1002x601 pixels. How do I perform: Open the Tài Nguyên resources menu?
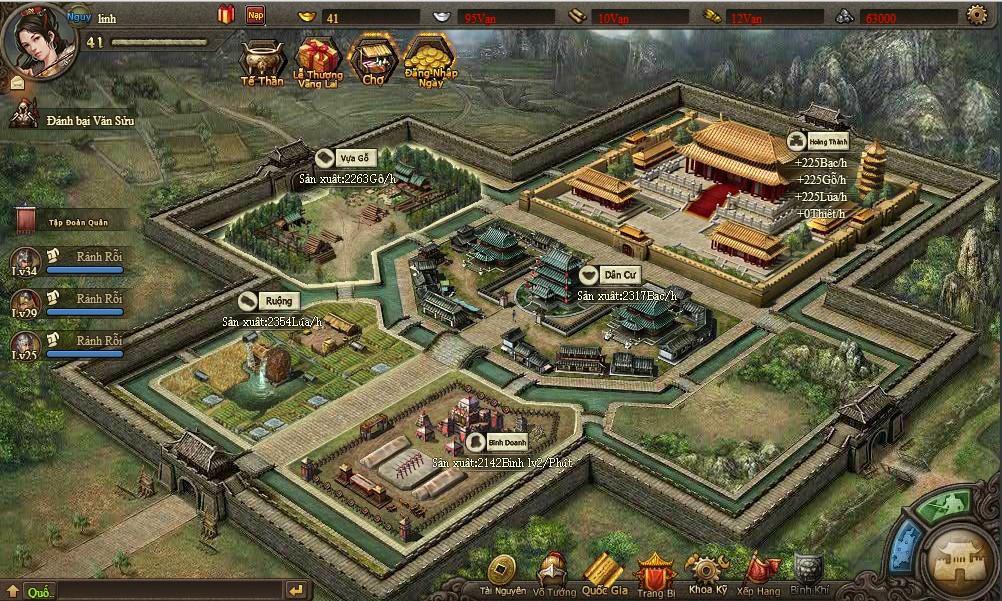pyautogui.click(x=502, y=574)
